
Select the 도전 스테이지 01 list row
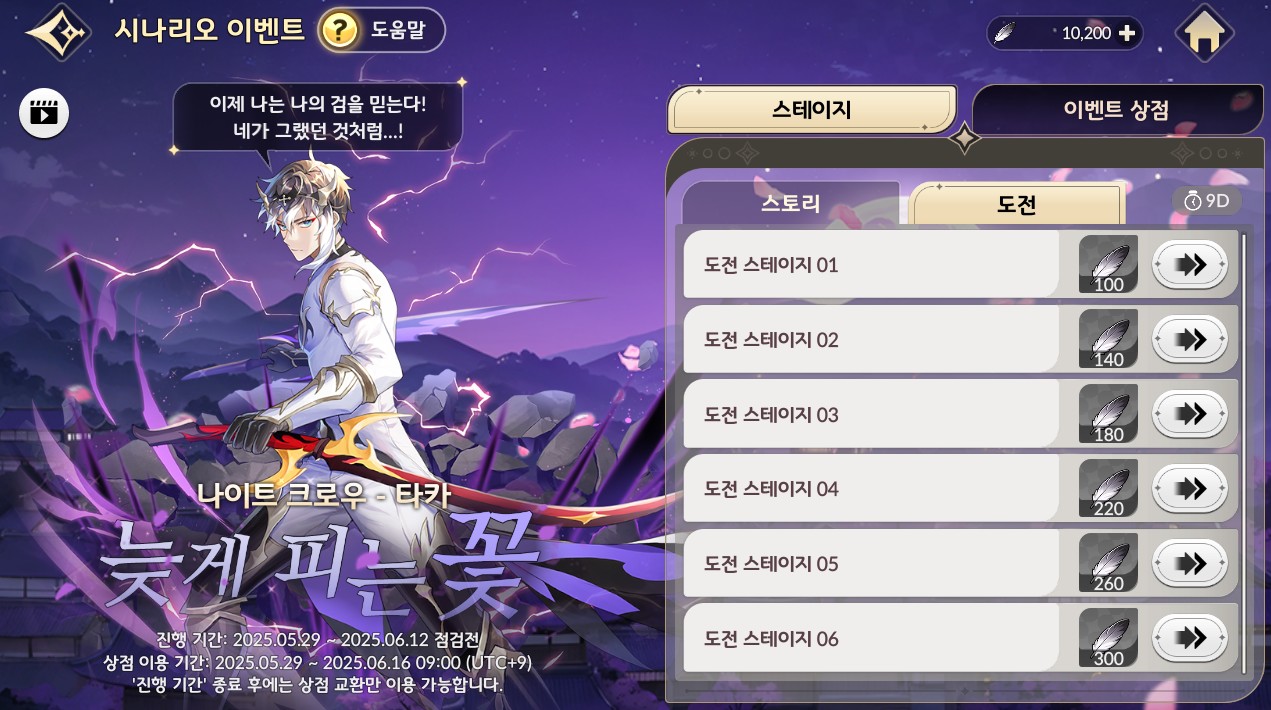pyautogui.click(x=870, y=265)
